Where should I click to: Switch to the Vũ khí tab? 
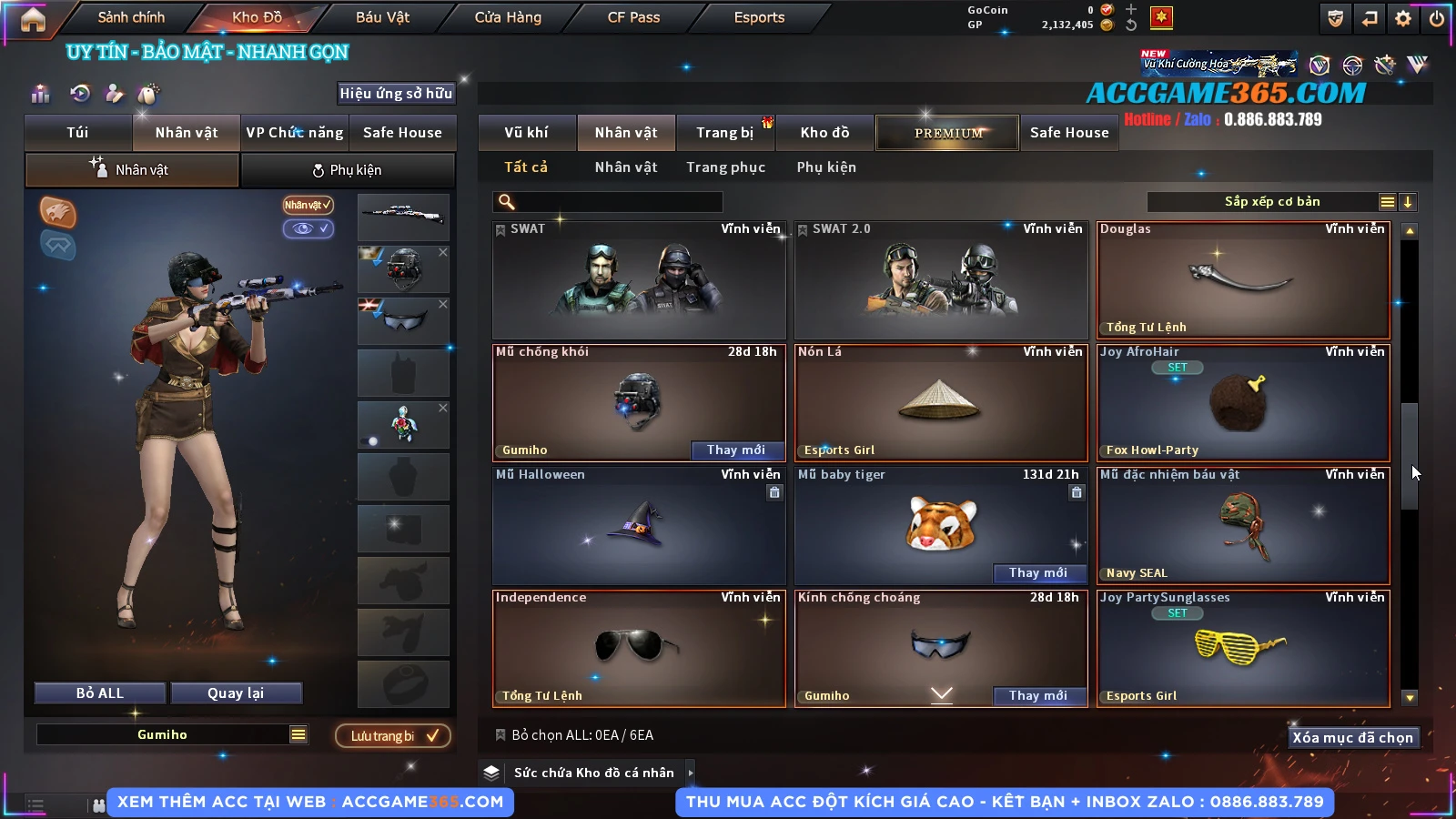526,133
